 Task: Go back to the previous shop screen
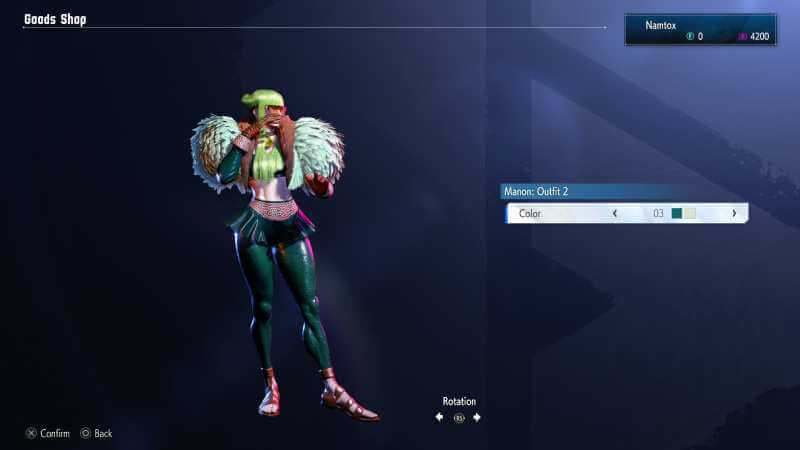pyautogui.click(x=96, y=433)
